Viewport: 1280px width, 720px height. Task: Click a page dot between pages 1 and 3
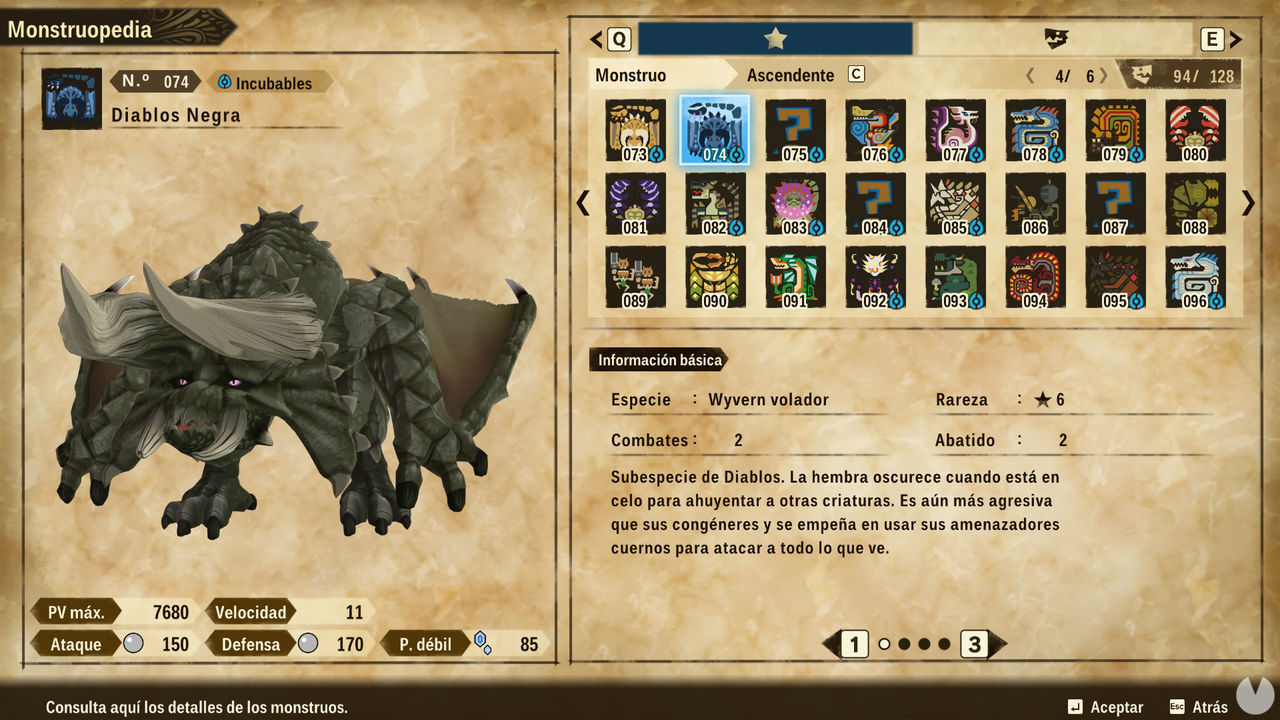[905, 645]
